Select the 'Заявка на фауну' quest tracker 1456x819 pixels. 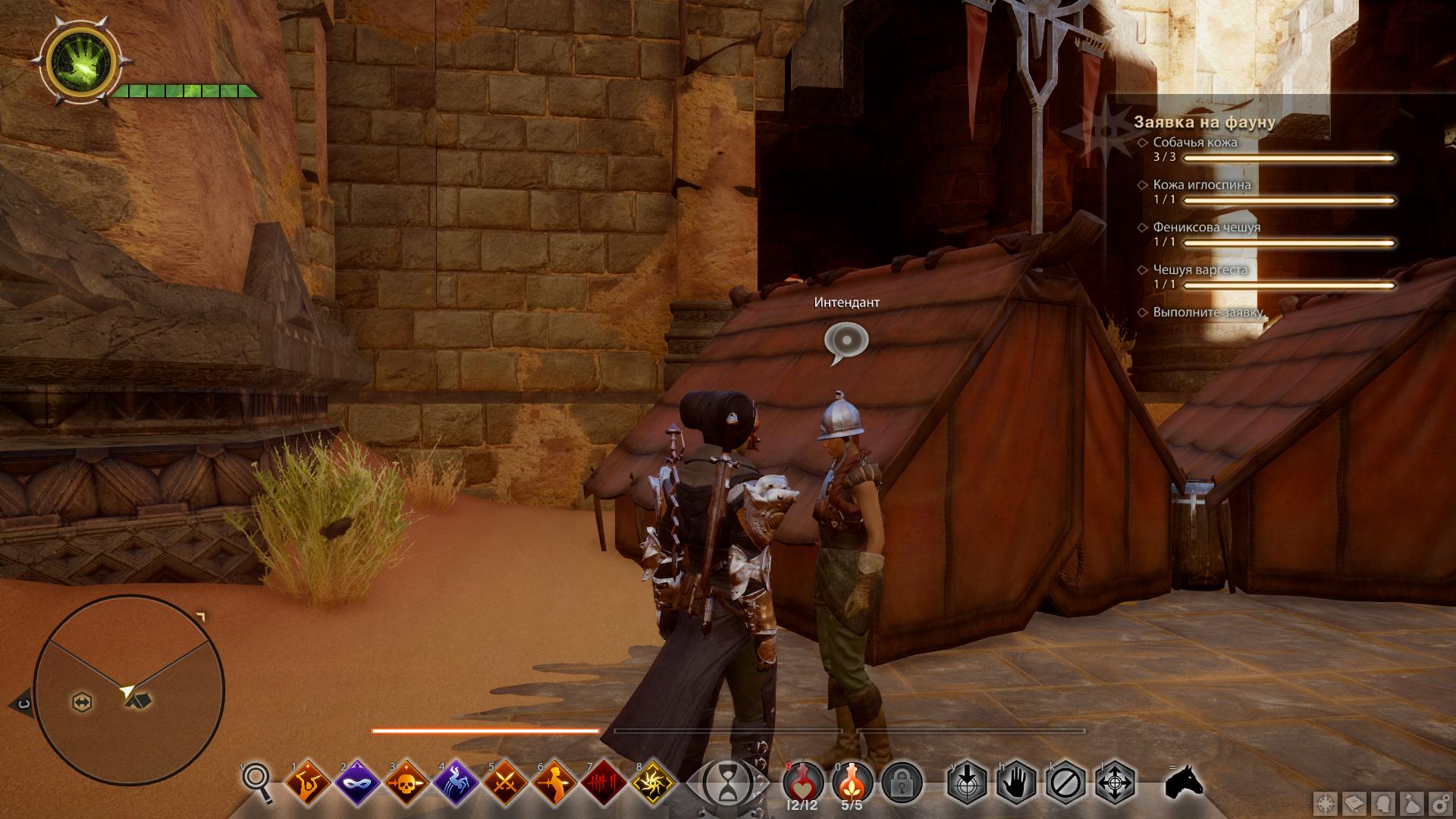tap(1204, 122)
